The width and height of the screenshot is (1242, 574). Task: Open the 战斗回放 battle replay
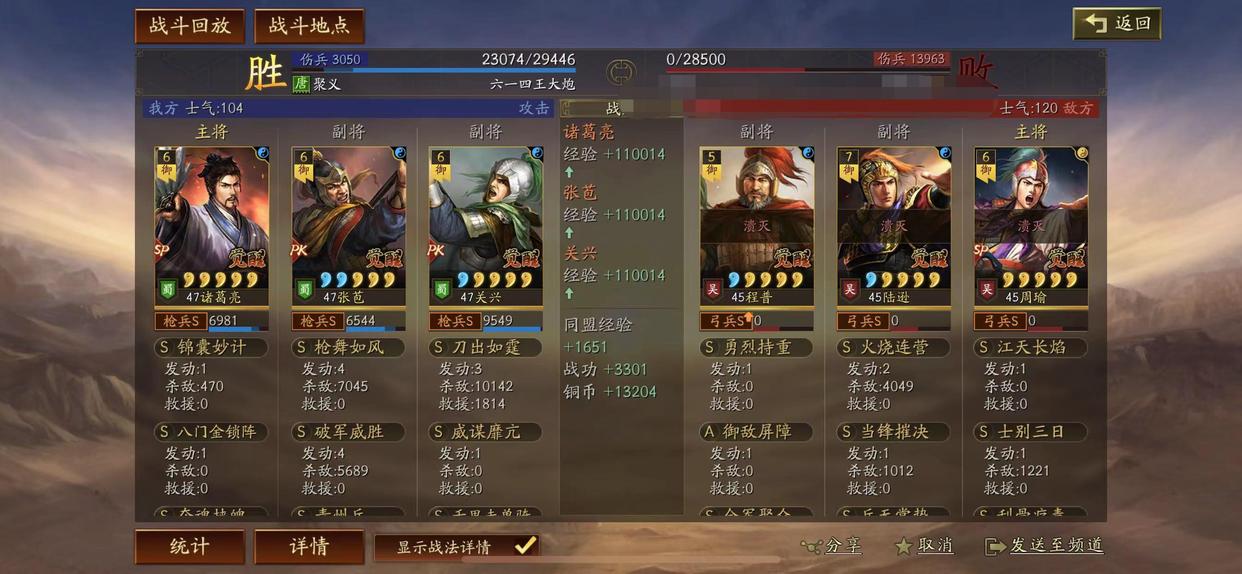pyautogui.click(x=190, y=26)
